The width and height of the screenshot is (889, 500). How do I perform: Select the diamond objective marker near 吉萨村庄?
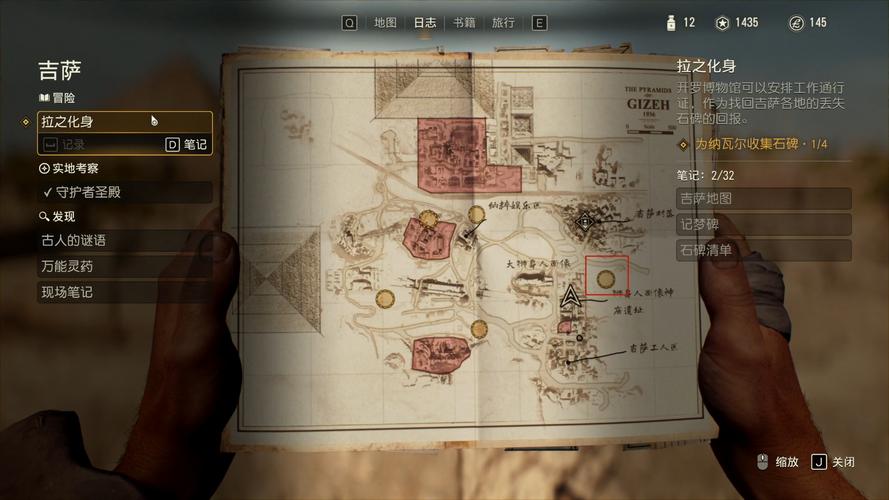tap(586, 221)
